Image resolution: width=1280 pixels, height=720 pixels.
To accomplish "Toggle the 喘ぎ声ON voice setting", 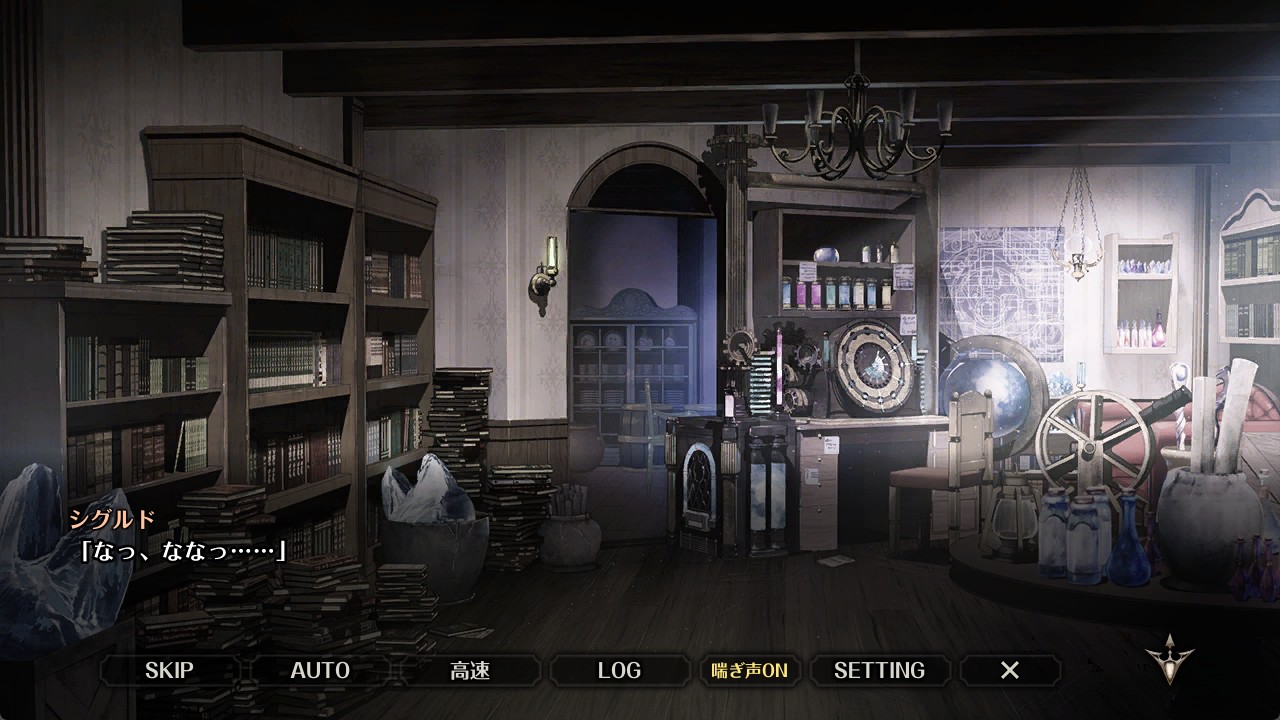I will tap(749, 670).
